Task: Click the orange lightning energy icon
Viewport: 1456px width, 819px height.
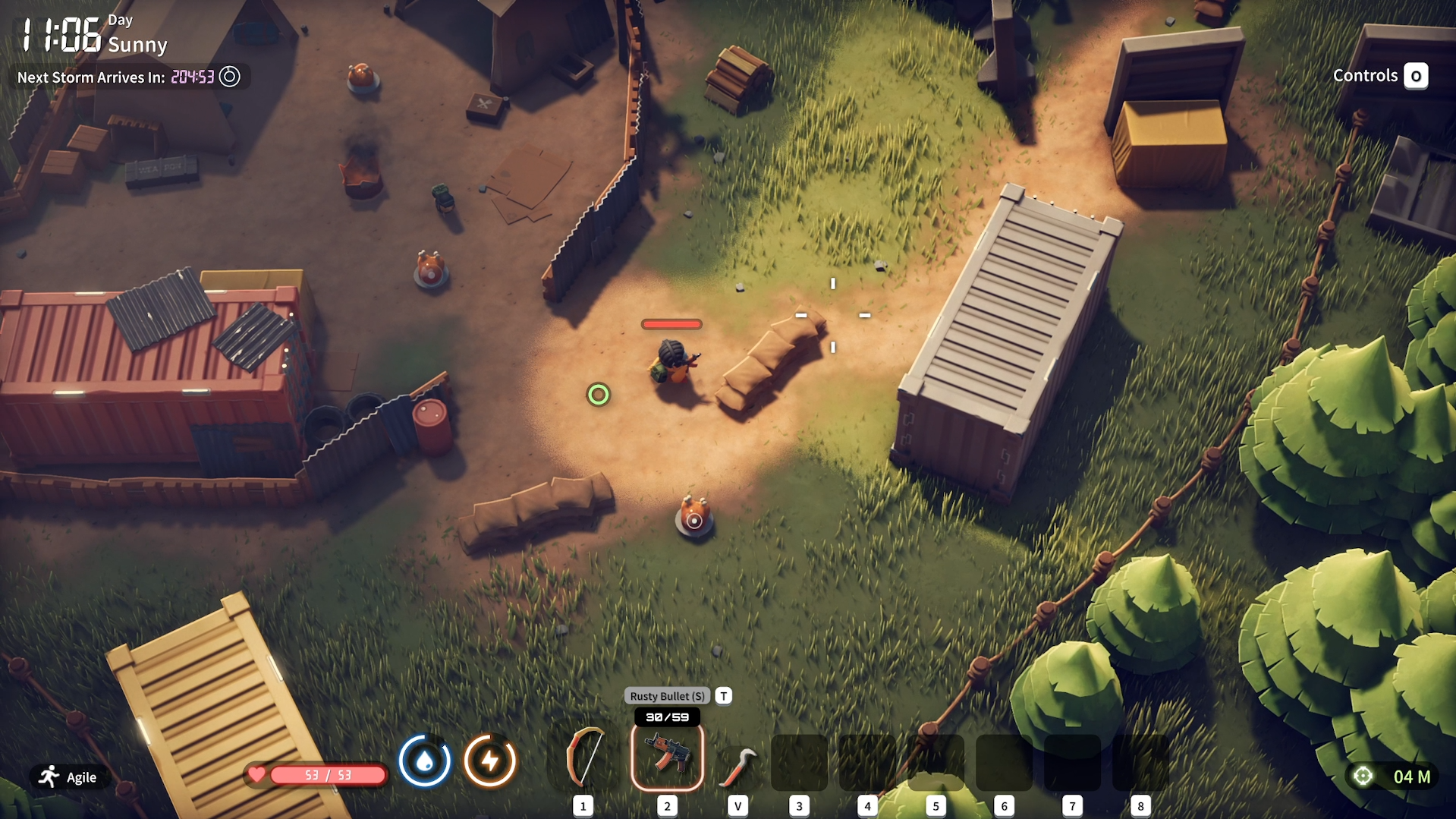Action: (x=489, y=761)
